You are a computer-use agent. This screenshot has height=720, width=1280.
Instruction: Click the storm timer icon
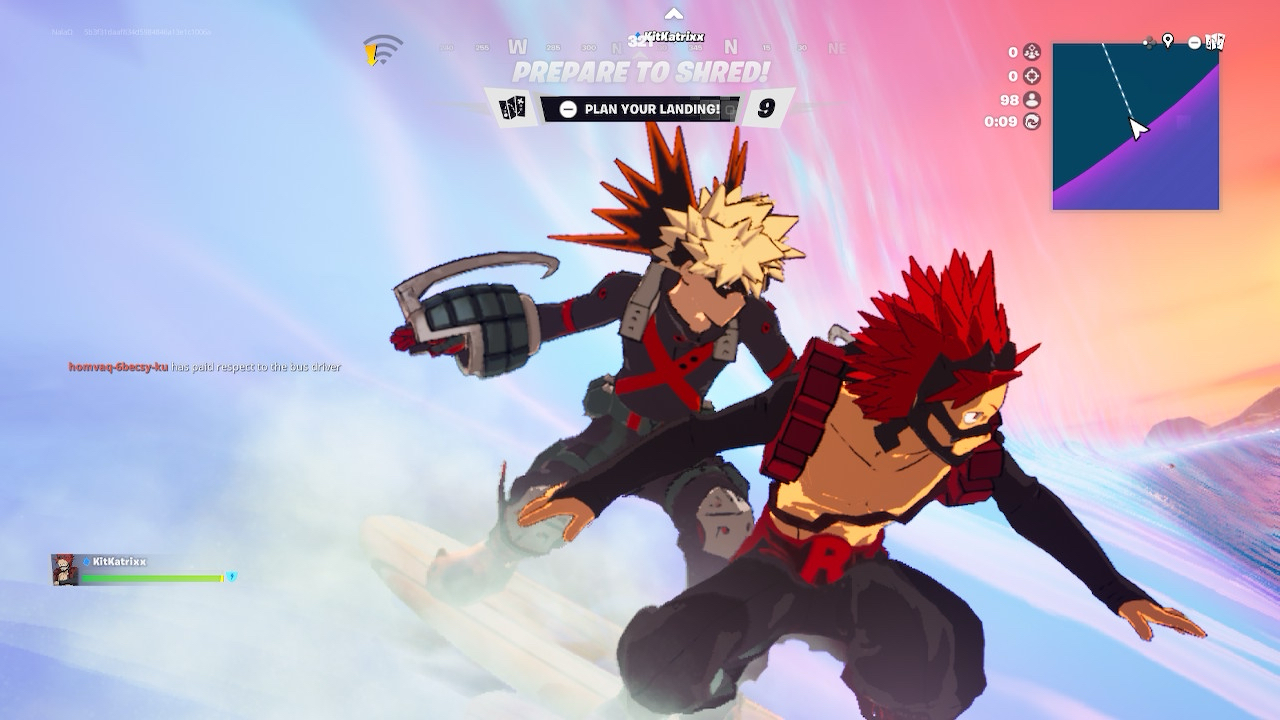coord(1032,122)
